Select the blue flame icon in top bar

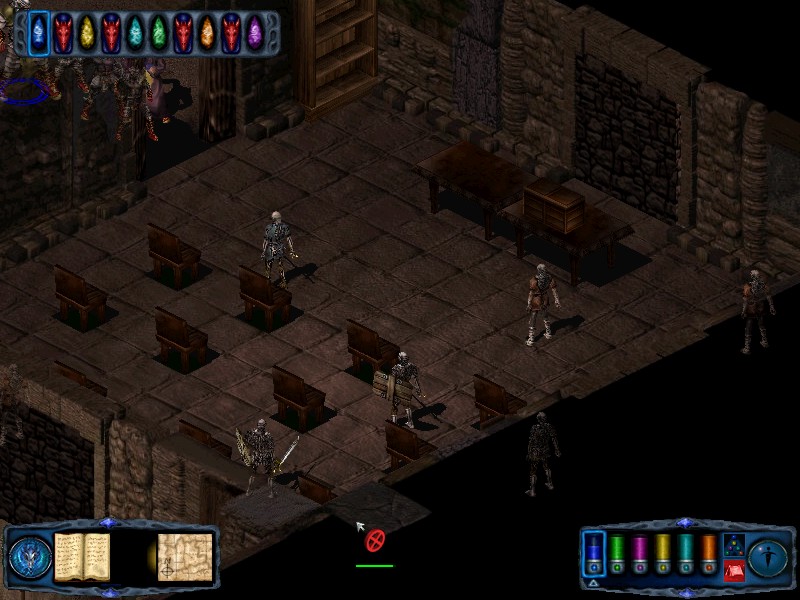point(40,32)
